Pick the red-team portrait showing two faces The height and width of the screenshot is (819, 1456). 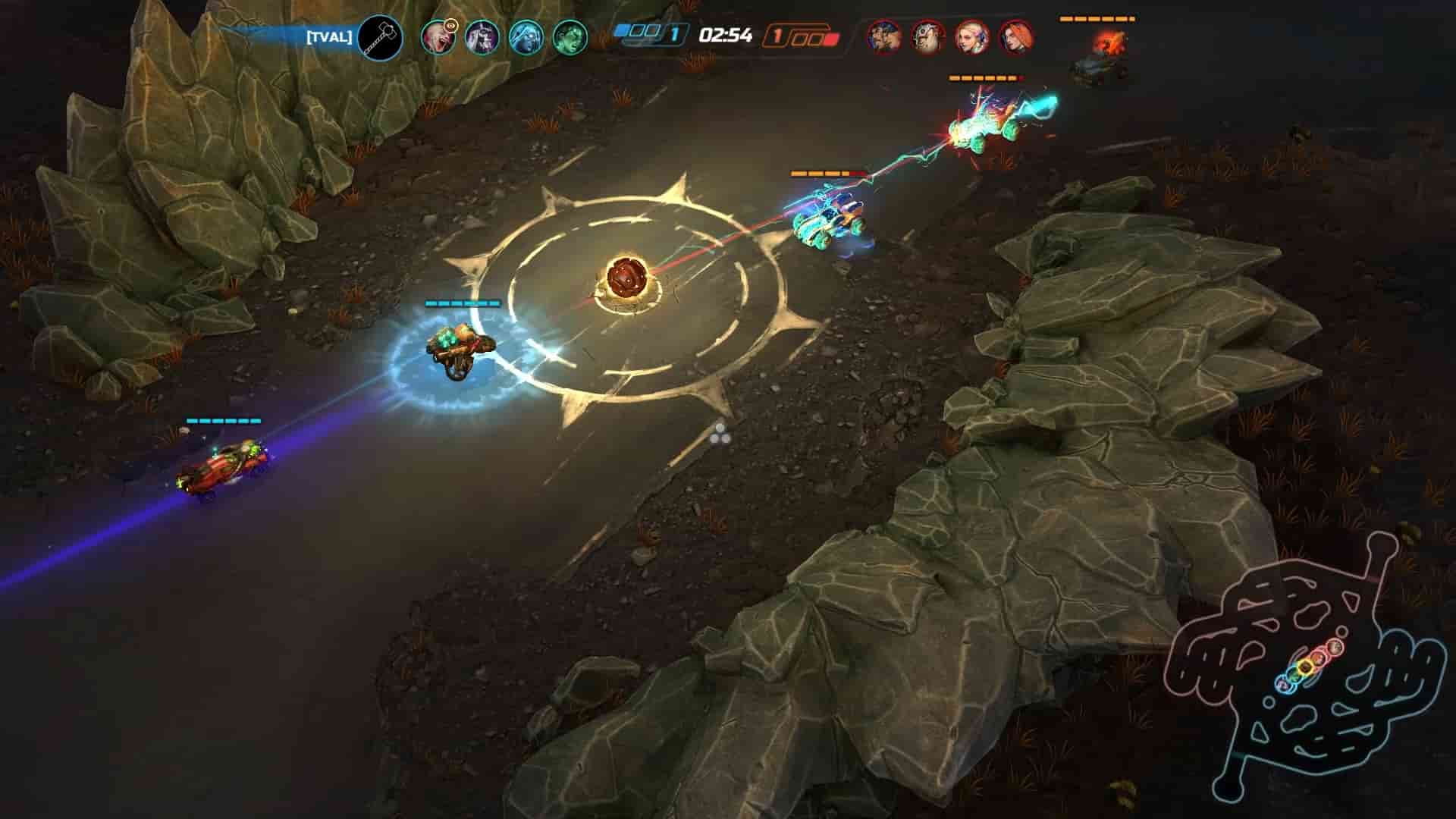(883, 37)
